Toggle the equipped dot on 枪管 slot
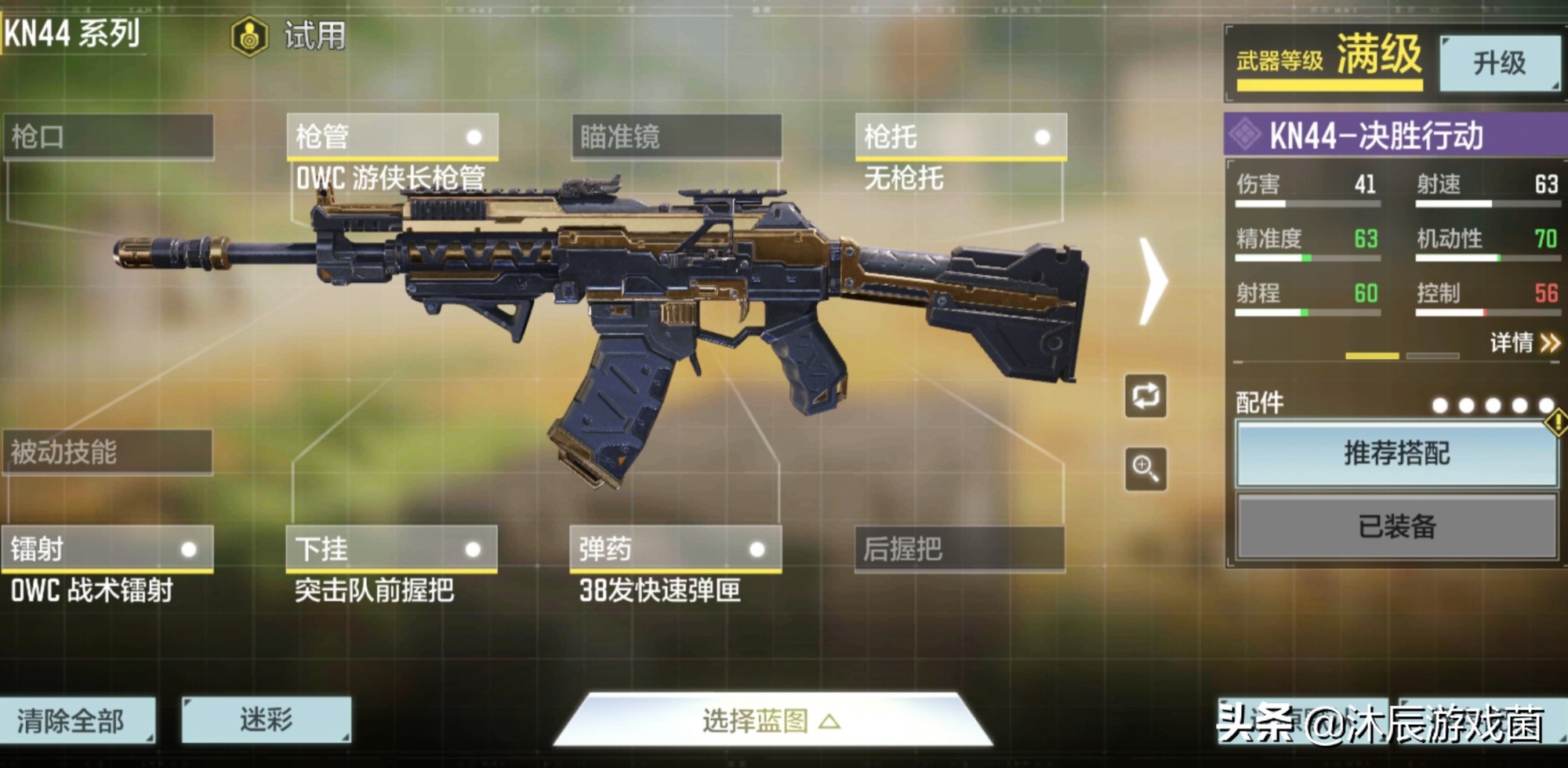 474,139
